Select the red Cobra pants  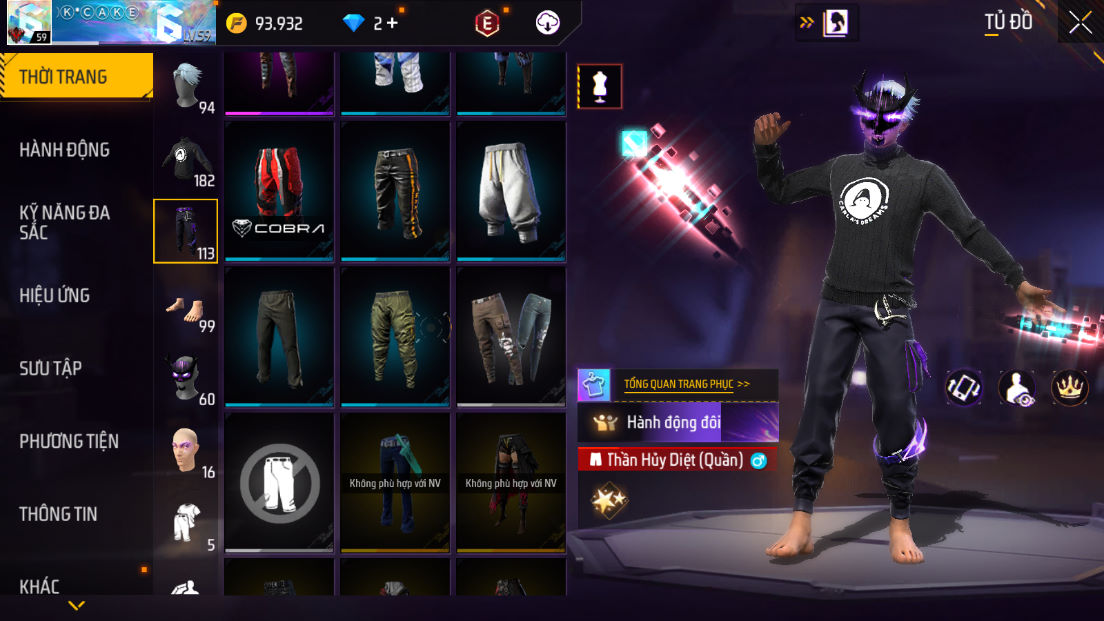click(279, 190)
